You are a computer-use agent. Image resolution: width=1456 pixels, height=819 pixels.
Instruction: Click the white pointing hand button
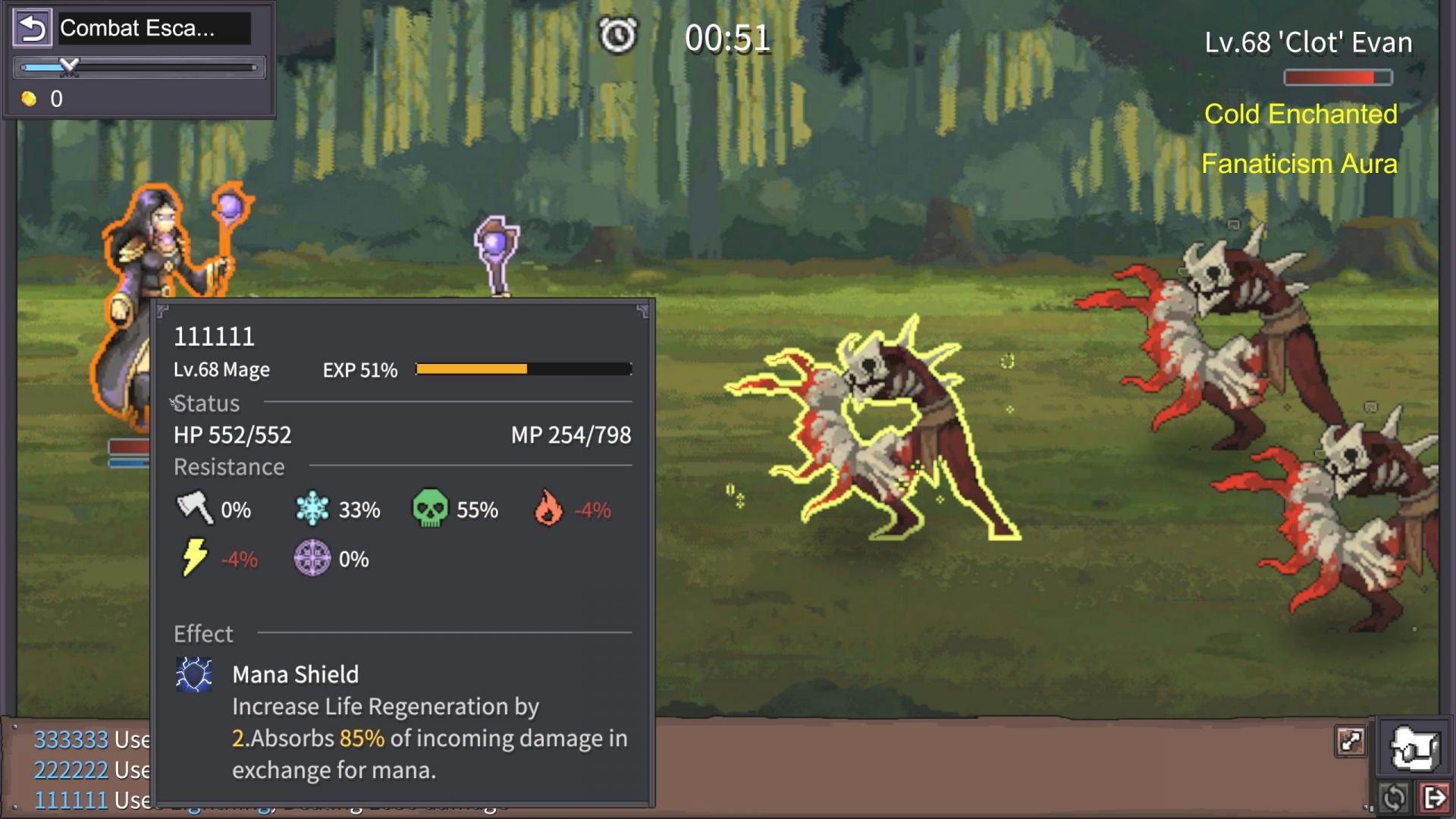click(1414, 748)
